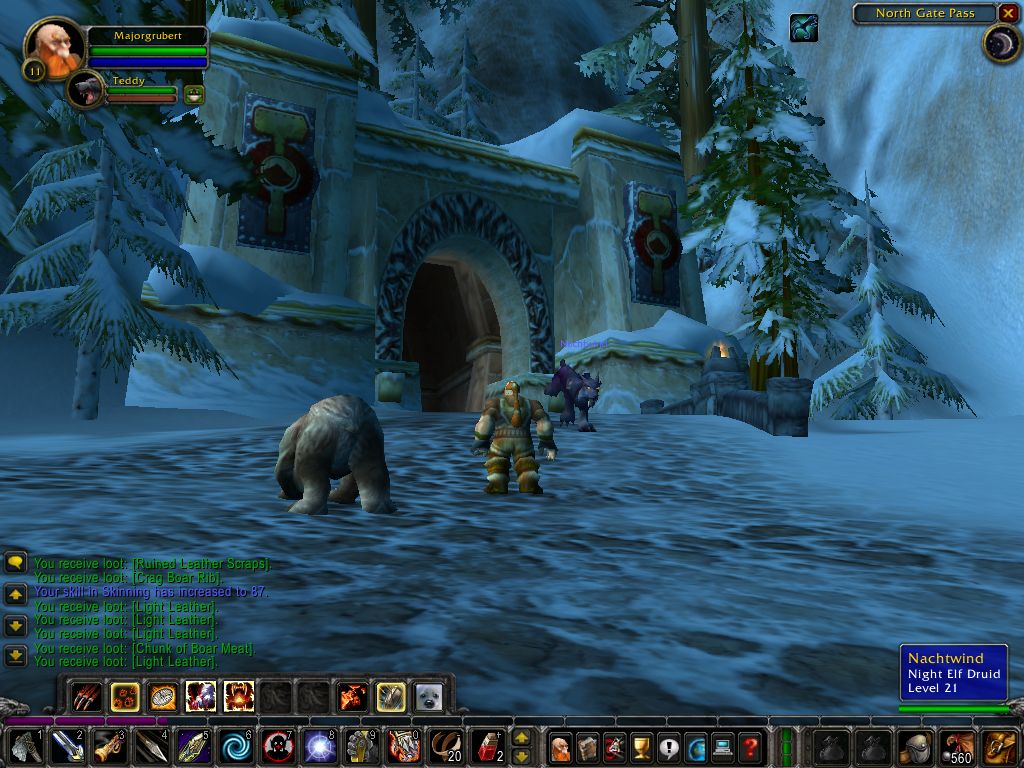
Task: Check the pet happiness icon
Action: (x=194, y=95)
